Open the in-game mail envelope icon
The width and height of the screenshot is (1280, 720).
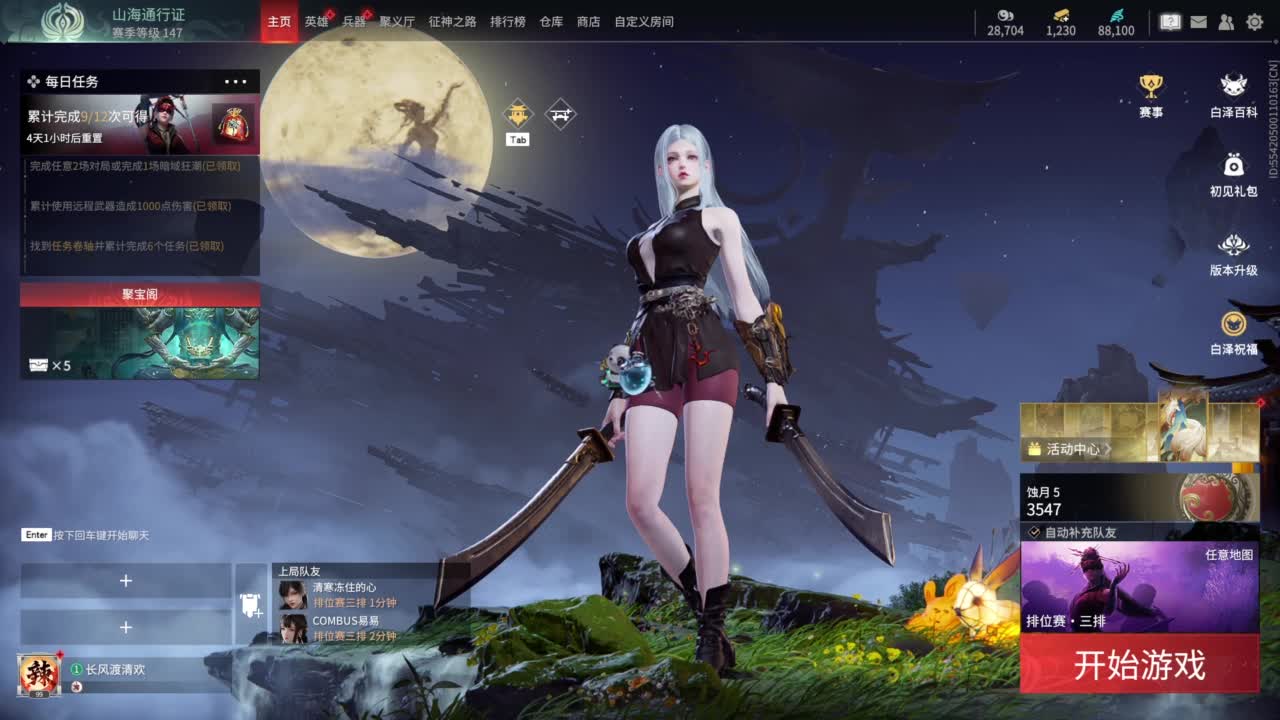coord(1197,20)
